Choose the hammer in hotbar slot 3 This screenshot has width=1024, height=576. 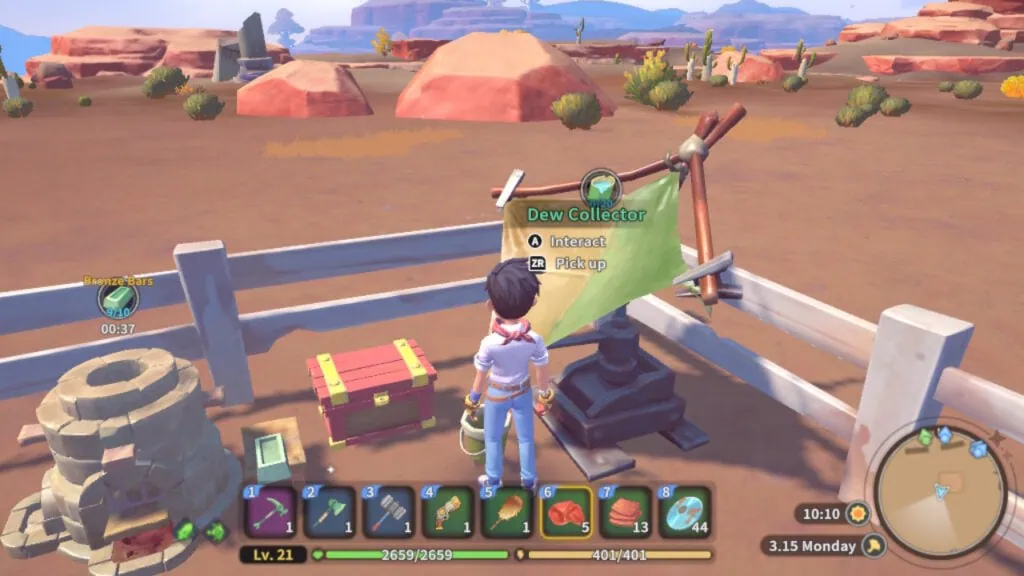pos(389,512)
